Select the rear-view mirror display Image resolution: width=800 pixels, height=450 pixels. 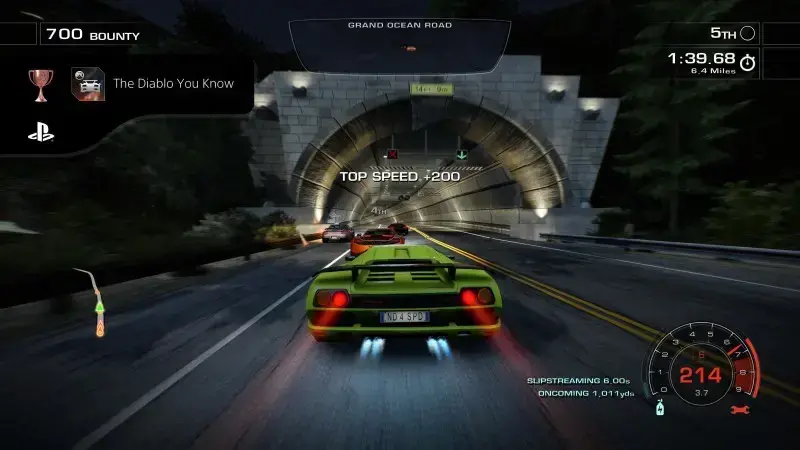point(399,45)
